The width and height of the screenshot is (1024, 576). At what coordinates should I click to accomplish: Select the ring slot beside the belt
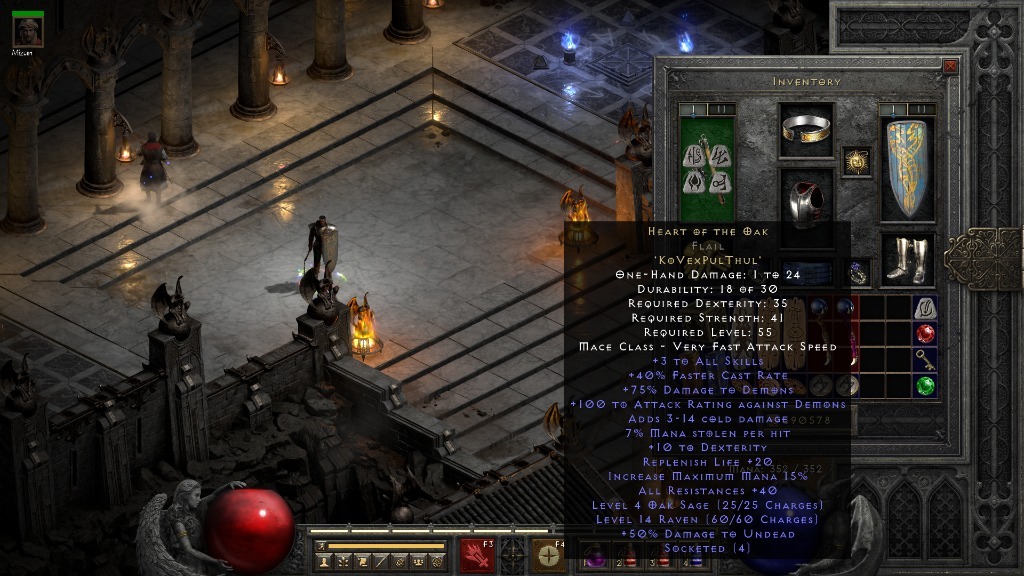[858, 273]
